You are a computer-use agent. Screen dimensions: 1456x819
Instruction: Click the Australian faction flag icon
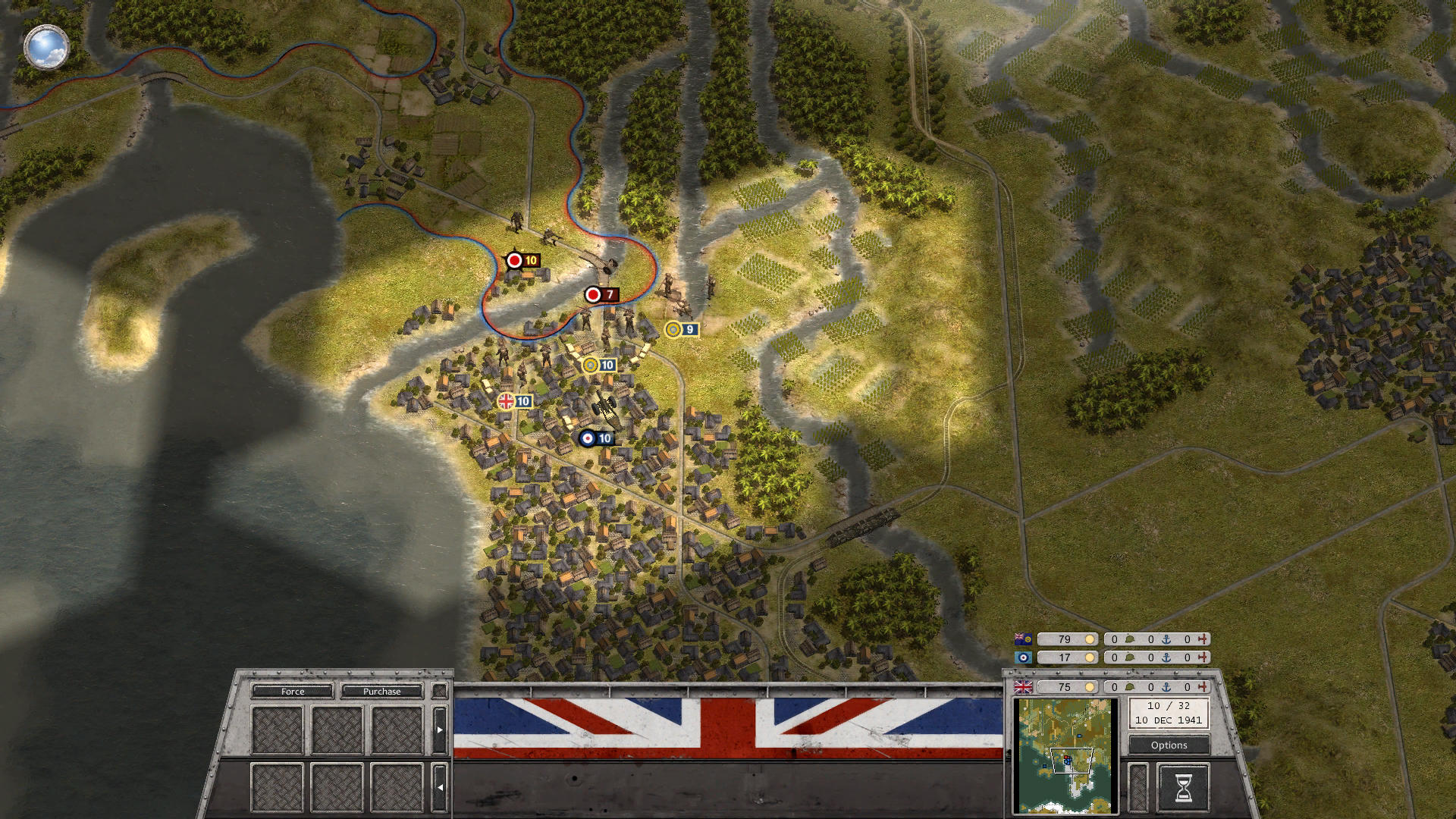[x=1021, y=638]
